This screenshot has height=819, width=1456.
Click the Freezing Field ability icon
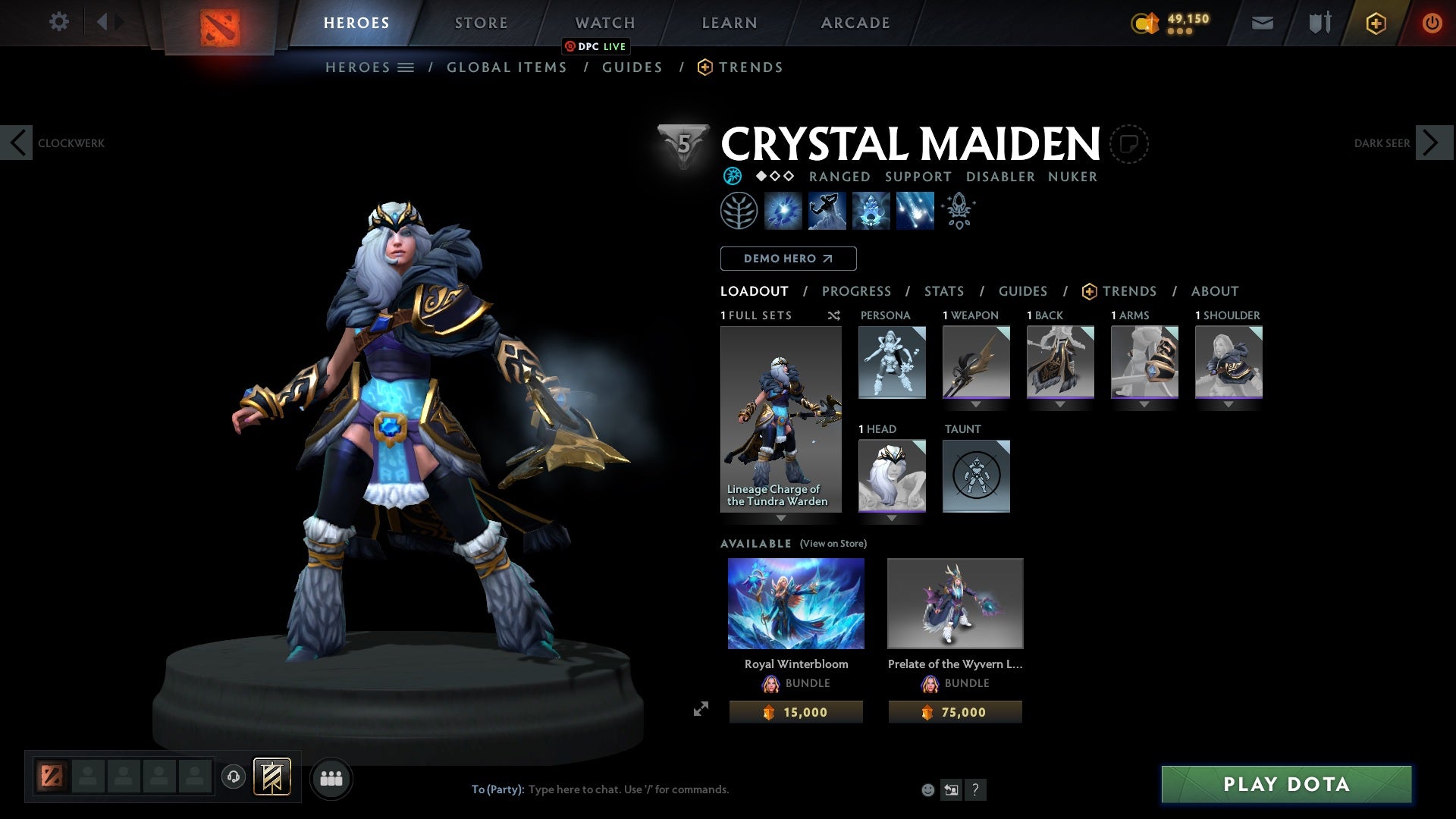click(913, 211)
